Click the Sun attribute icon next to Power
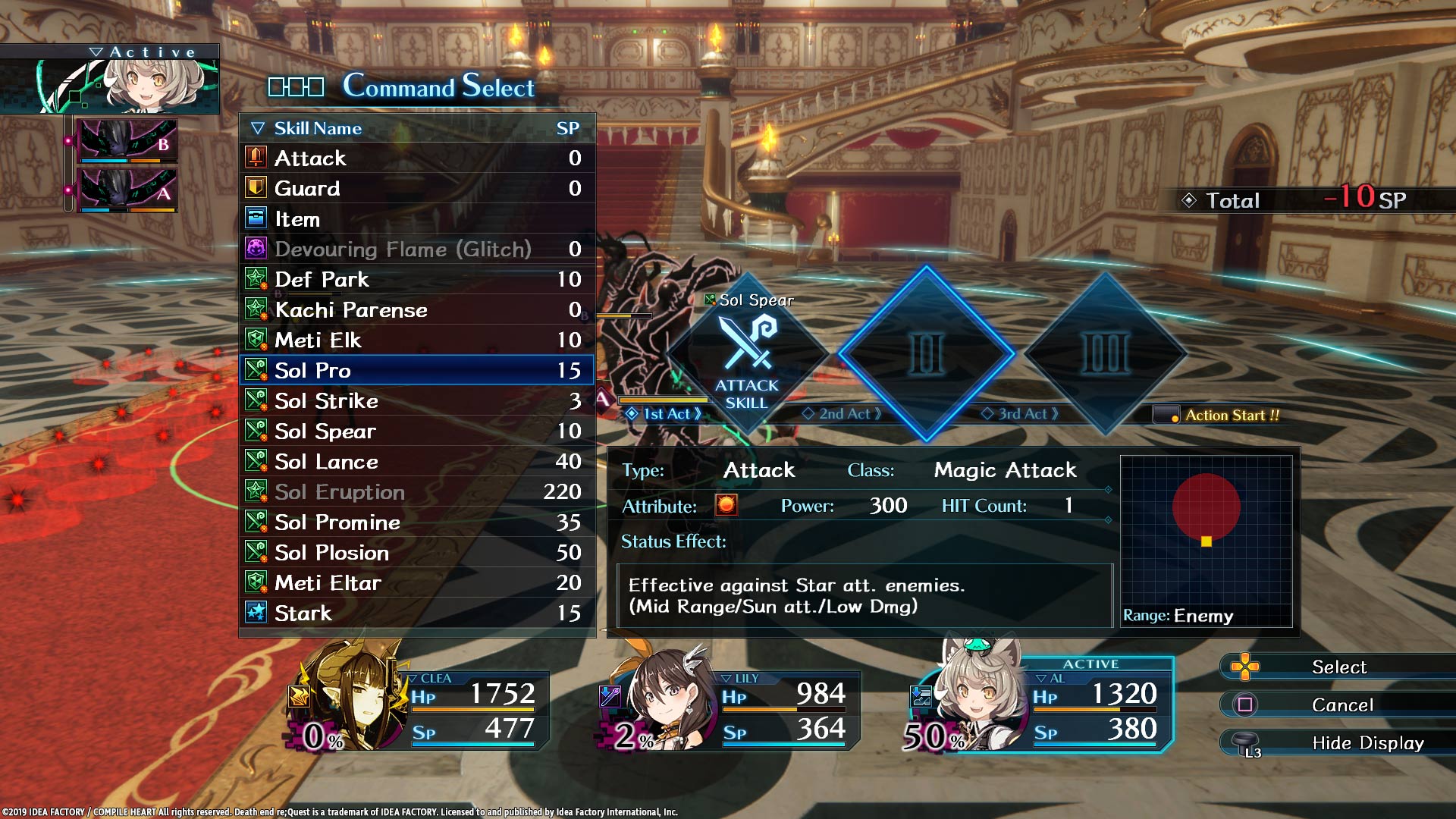The image size is (1456, 819). 726,506
